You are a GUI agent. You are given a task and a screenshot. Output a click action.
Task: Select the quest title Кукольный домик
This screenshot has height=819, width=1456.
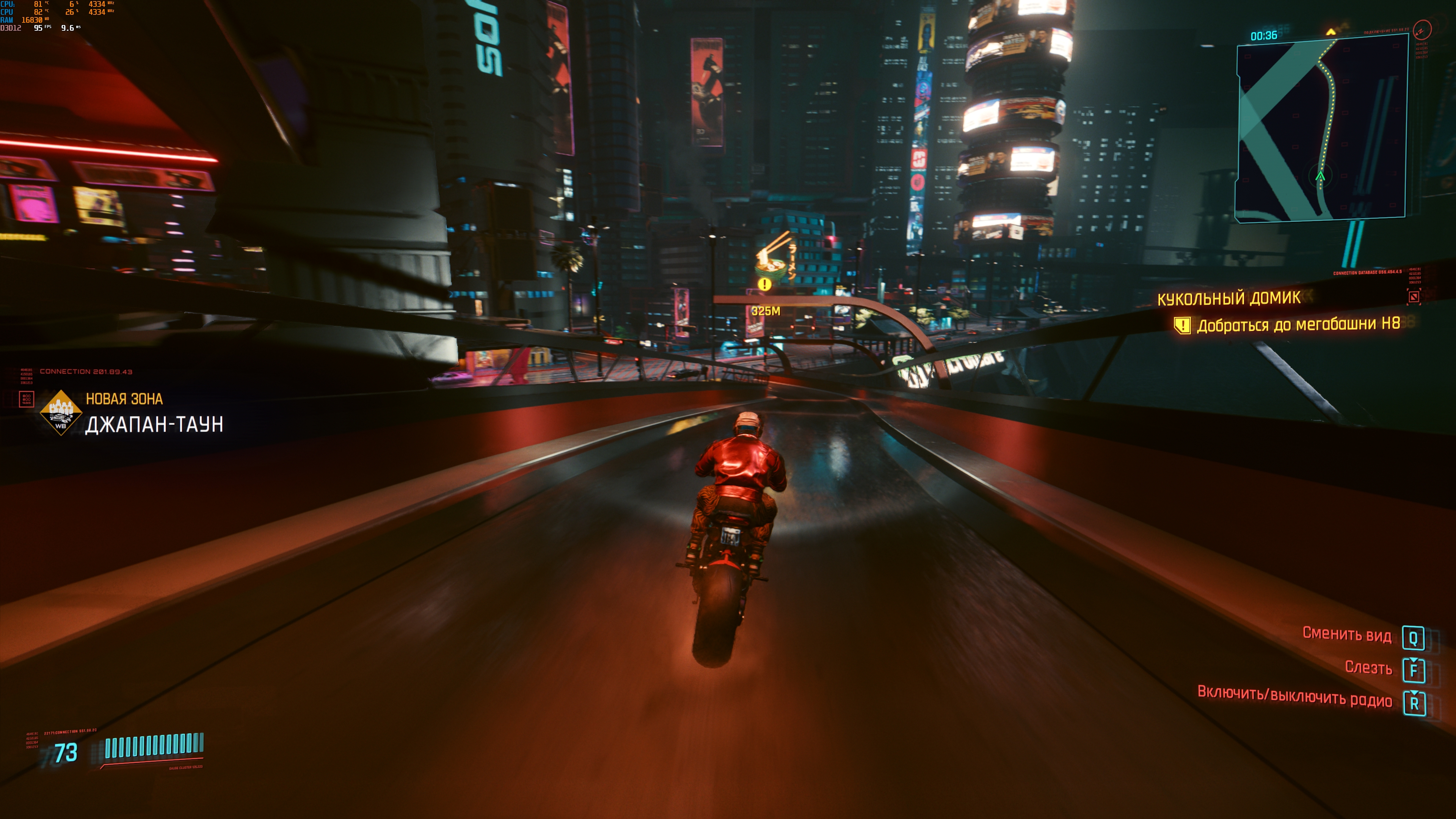(x=1229, y=298)
